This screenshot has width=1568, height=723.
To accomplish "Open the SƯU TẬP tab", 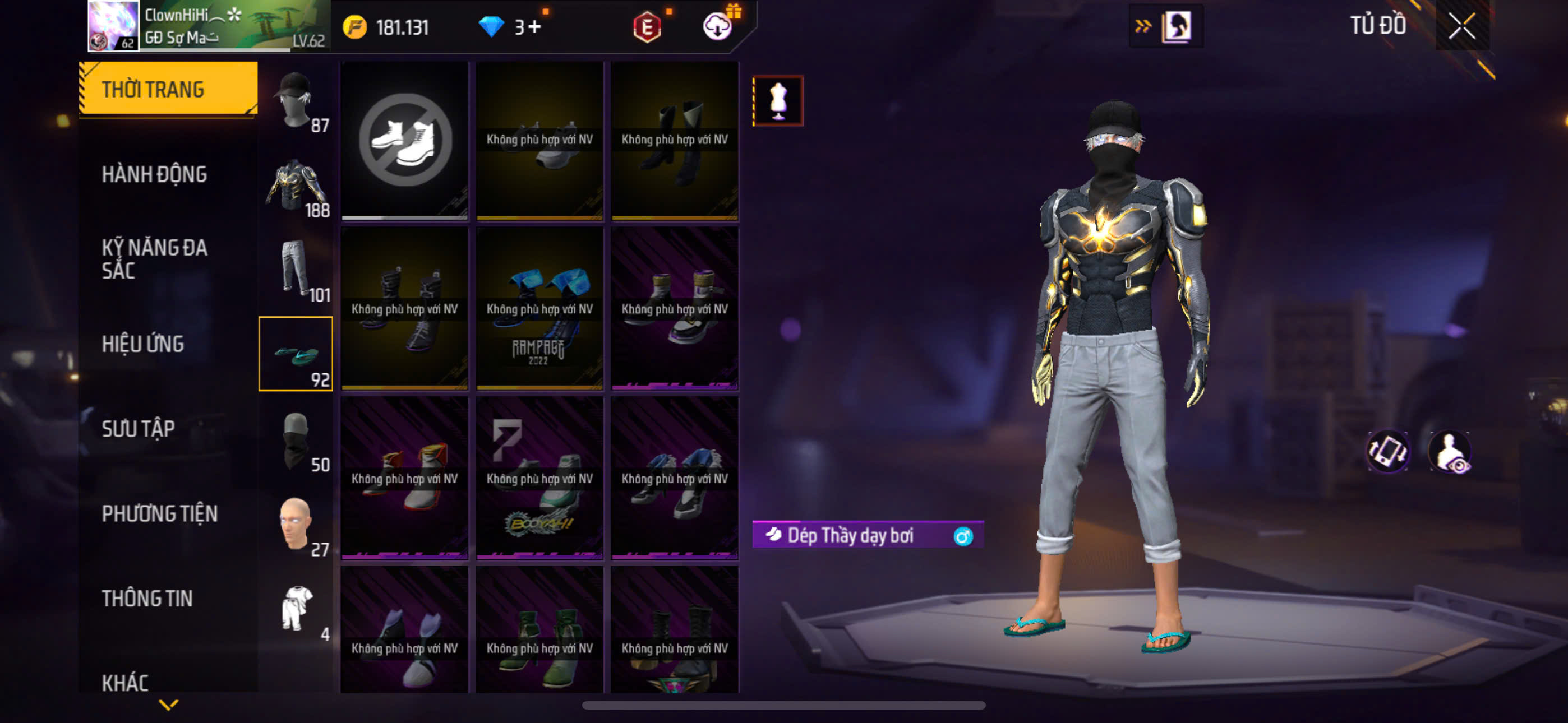I will [x=138, y=428].
